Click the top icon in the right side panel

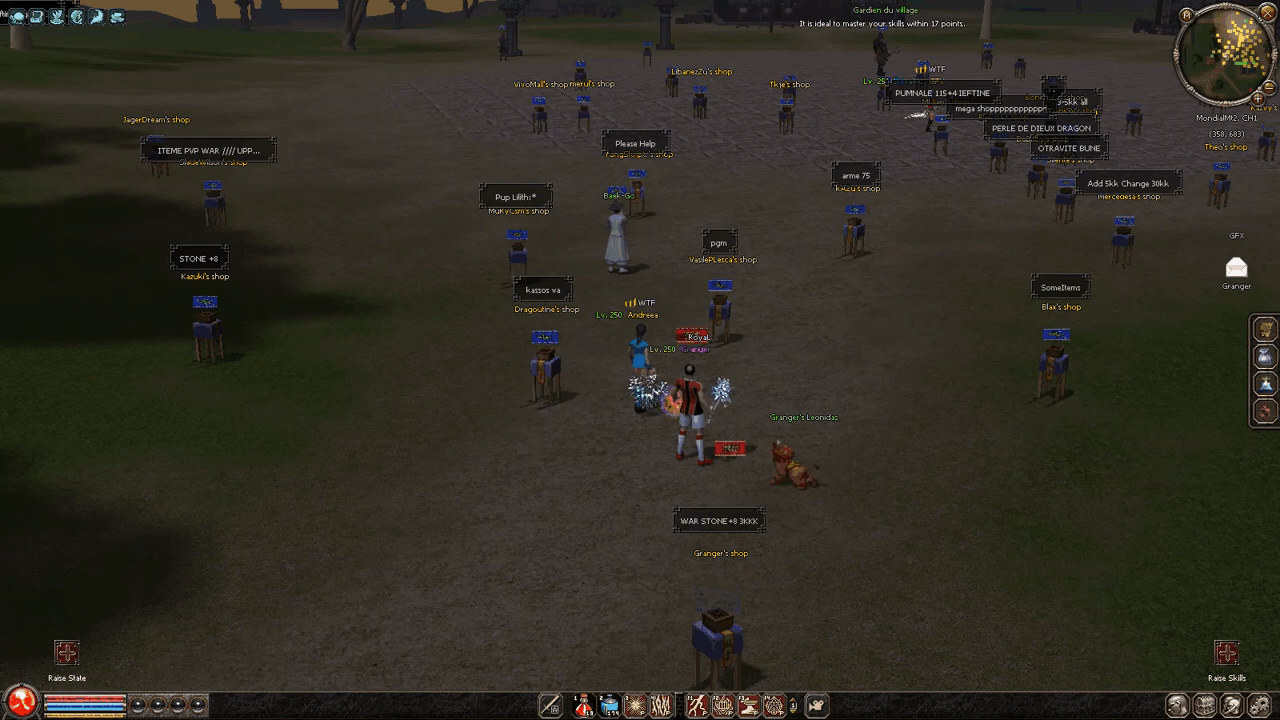coord(1265,329)
